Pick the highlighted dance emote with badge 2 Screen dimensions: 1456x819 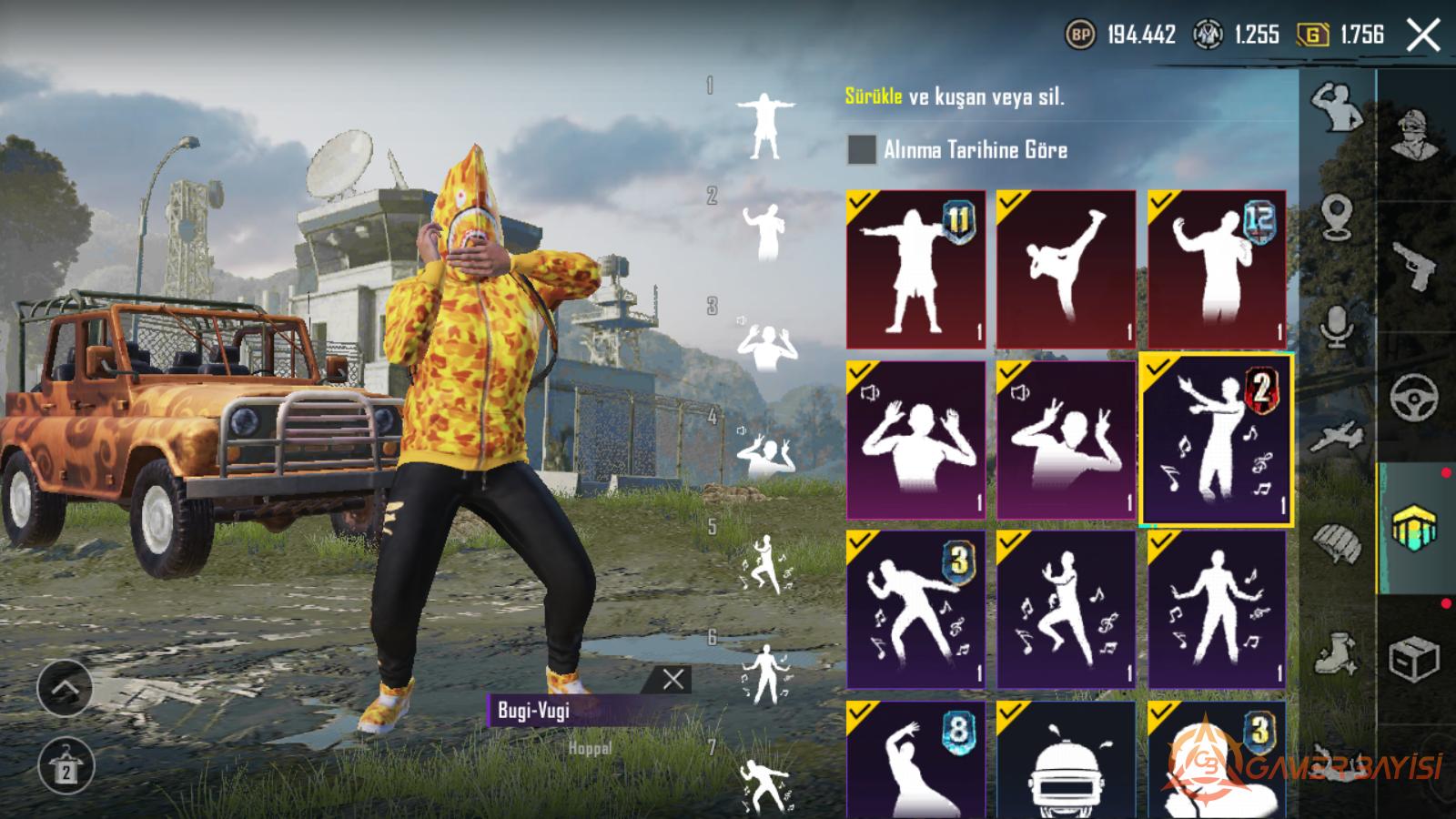[x=1217, y=440]
